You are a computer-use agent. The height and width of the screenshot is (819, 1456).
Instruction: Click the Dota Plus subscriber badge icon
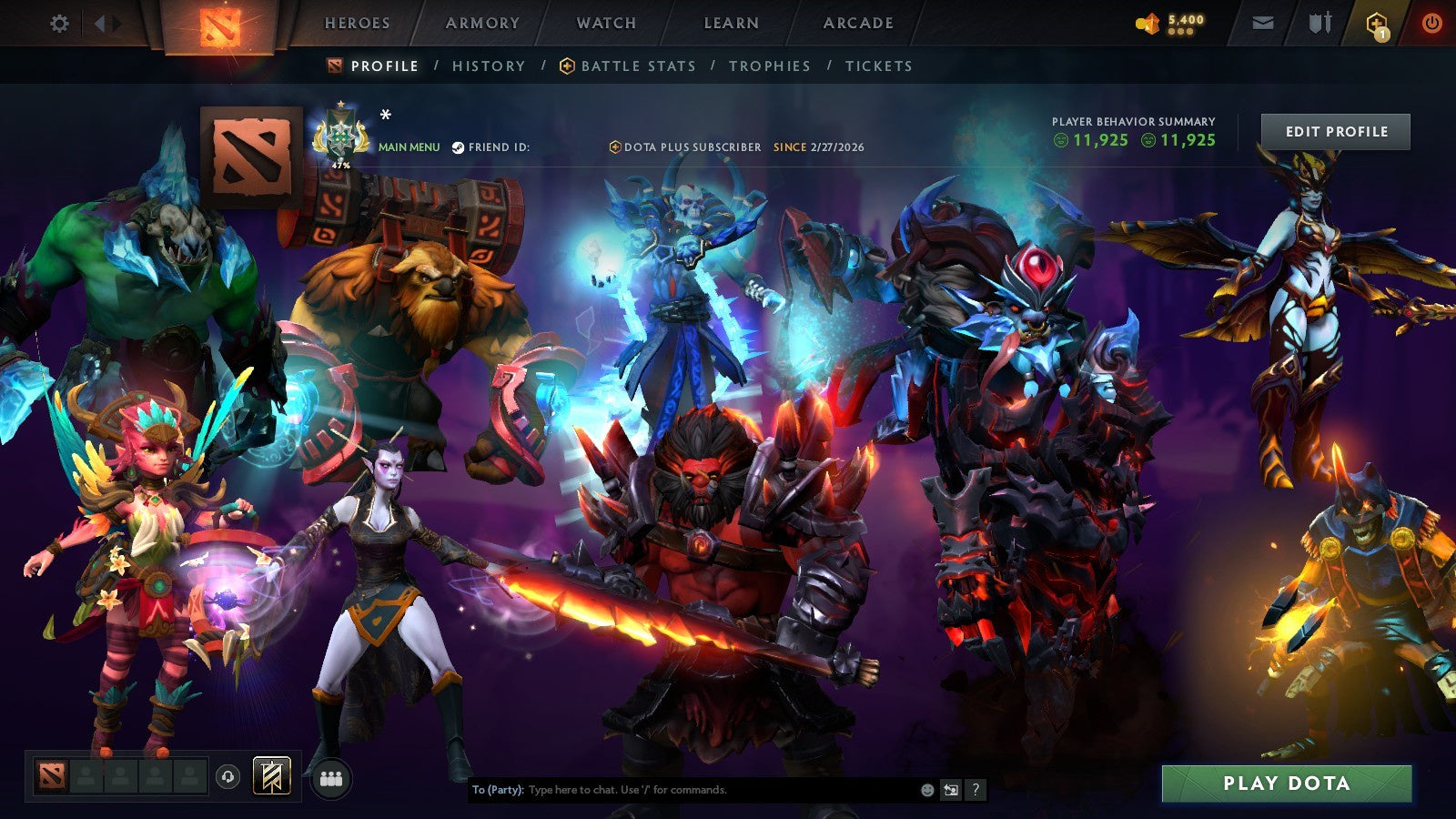tap(615, 146)
